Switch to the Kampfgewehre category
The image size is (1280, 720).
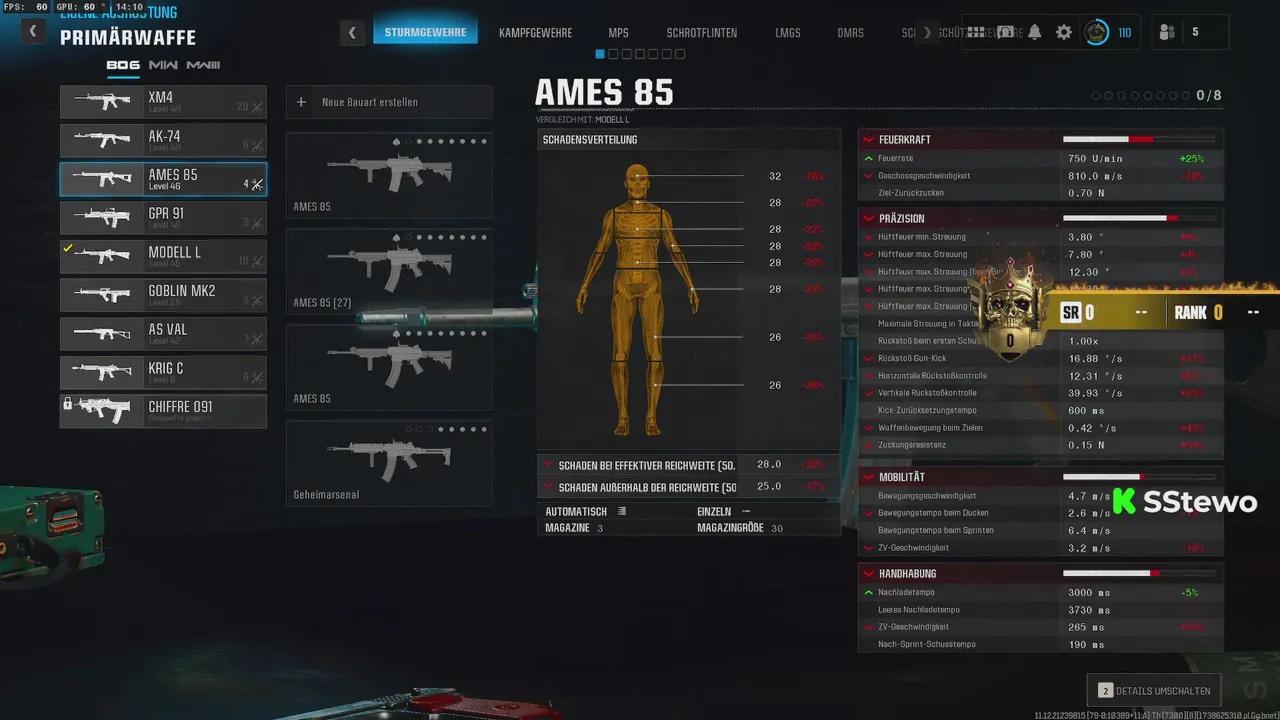point(535,33)
